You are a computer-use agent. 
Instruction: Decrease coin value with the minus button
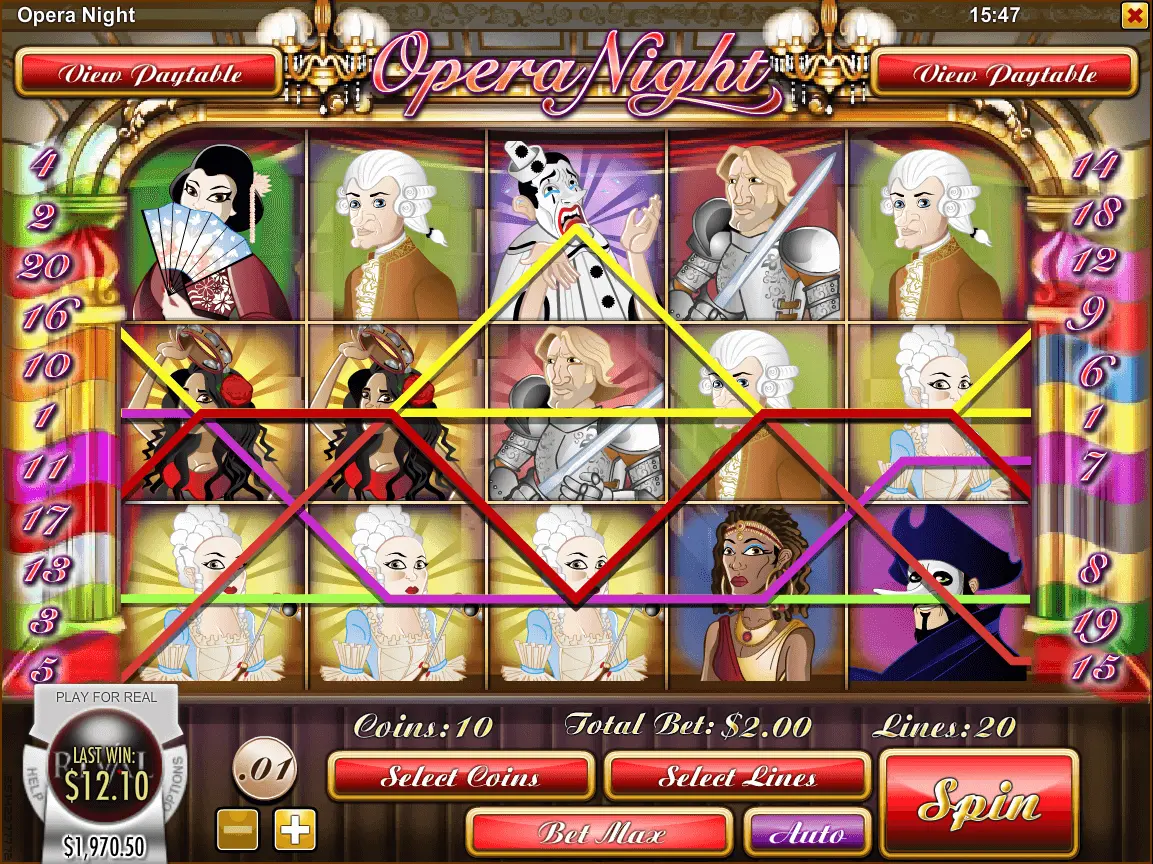238,828
